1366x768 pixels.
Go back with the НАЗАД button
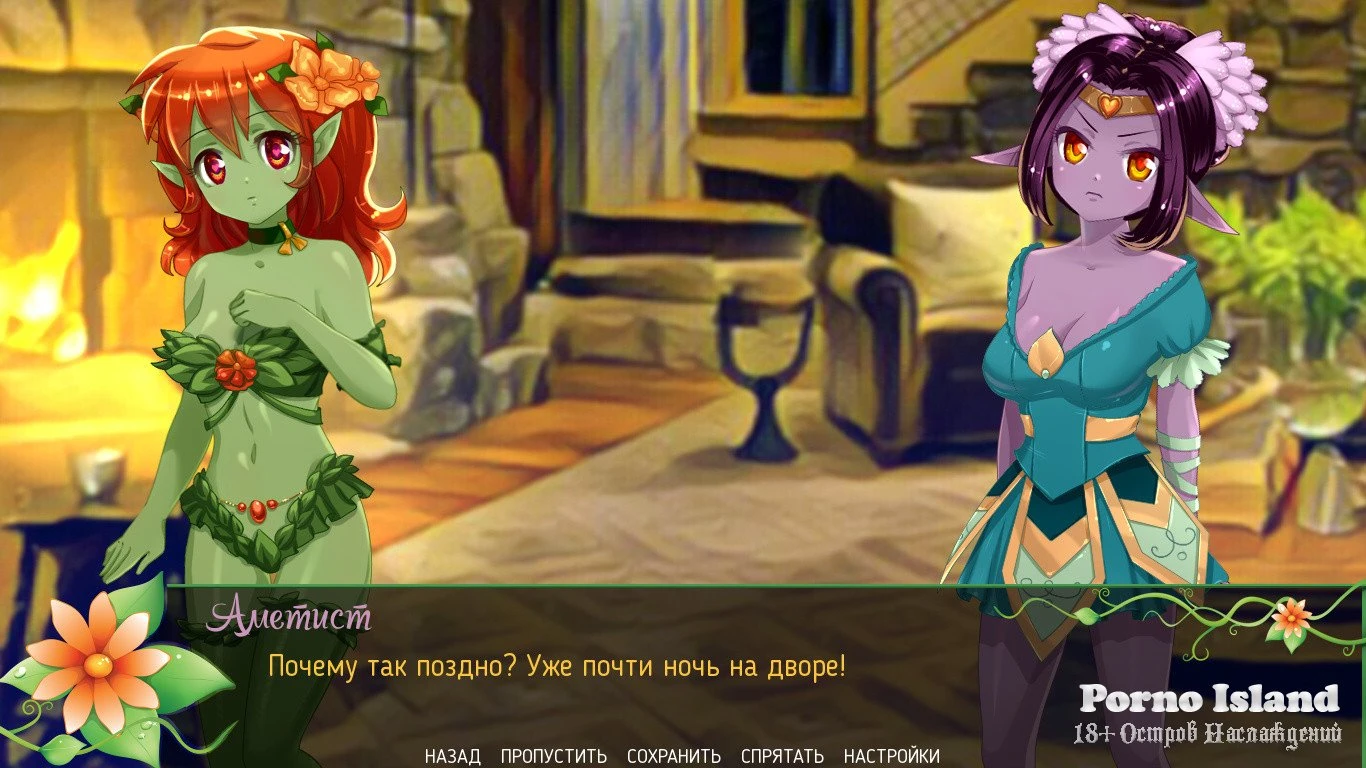452,756
